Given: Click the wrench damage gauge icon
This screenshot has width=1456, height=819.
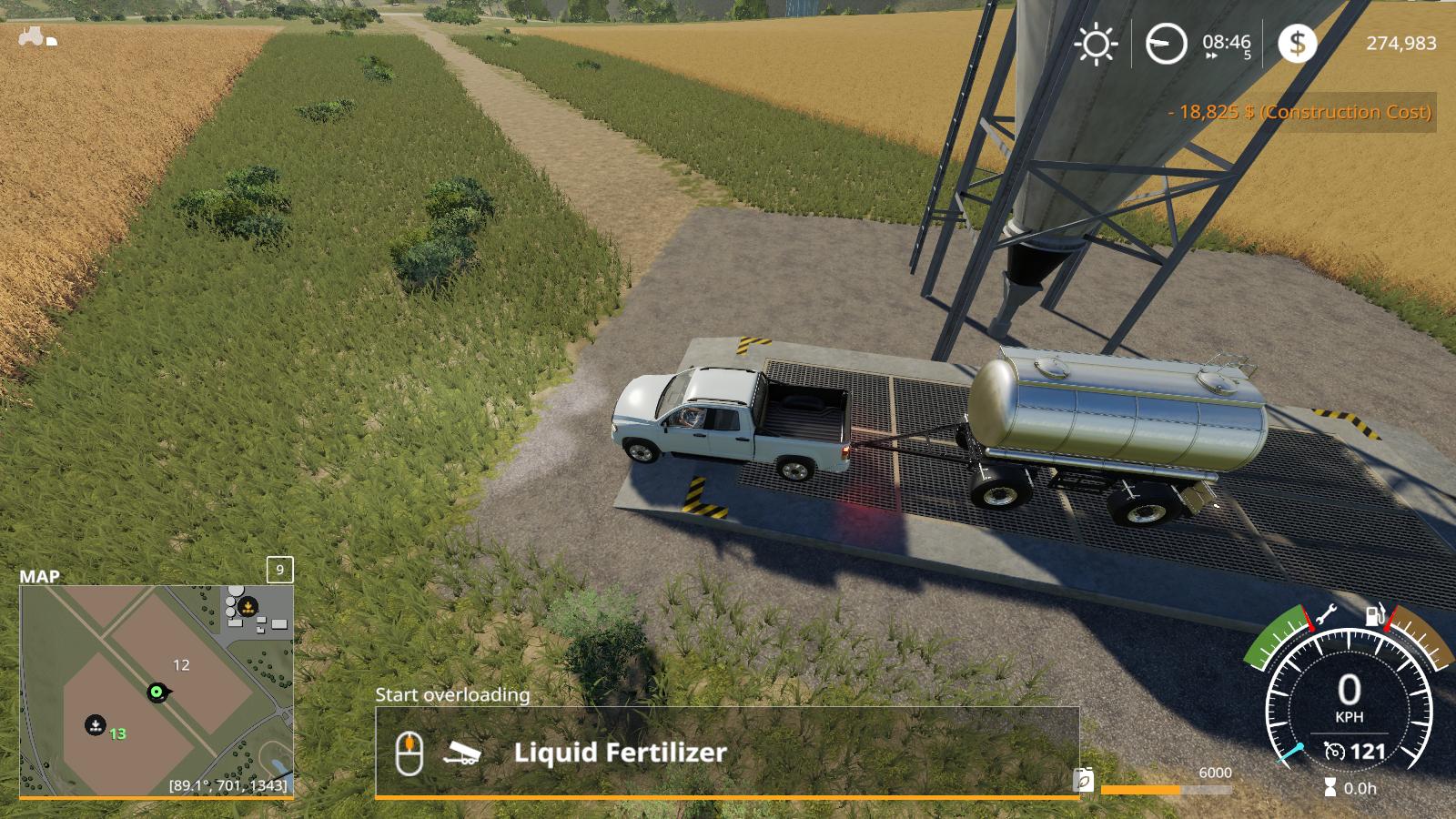Looking at the screenshot, I should pyautogui.click(x=1326, y=615).
